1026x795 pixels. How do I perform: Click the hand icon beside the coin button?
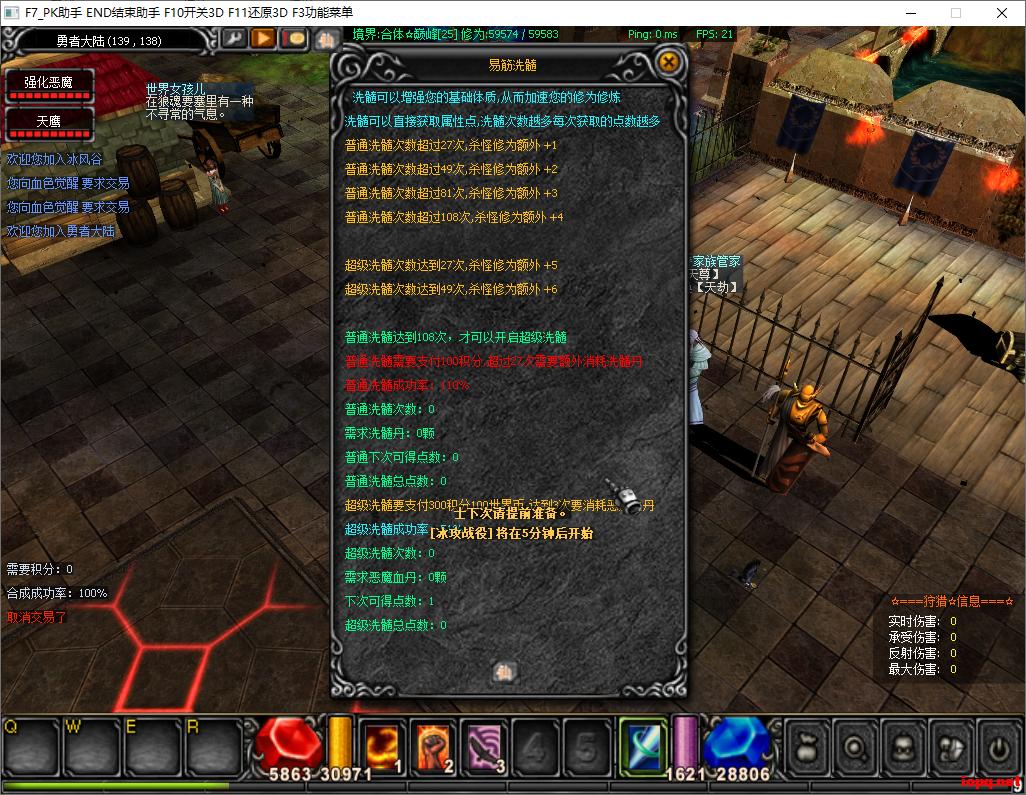click(x=325, y=40)
